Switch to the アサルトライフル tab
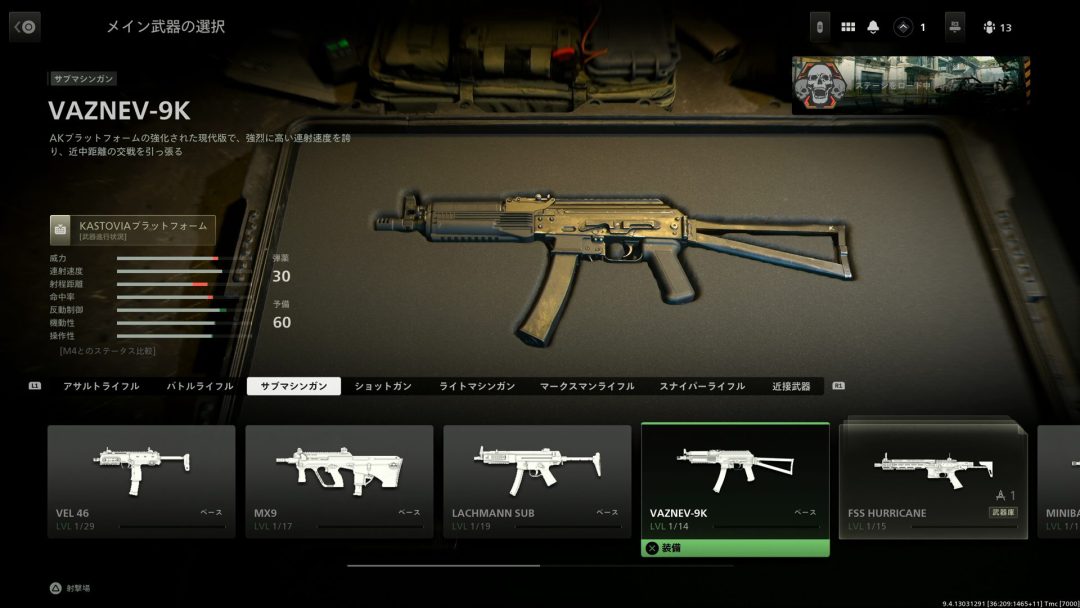 101,386
